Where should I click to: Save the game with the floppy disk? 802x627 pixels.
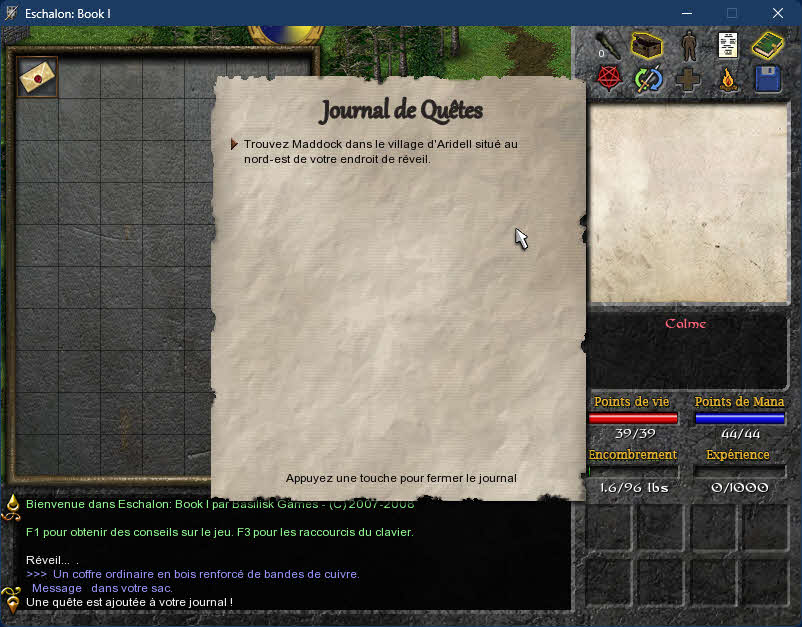coord(768,79)
